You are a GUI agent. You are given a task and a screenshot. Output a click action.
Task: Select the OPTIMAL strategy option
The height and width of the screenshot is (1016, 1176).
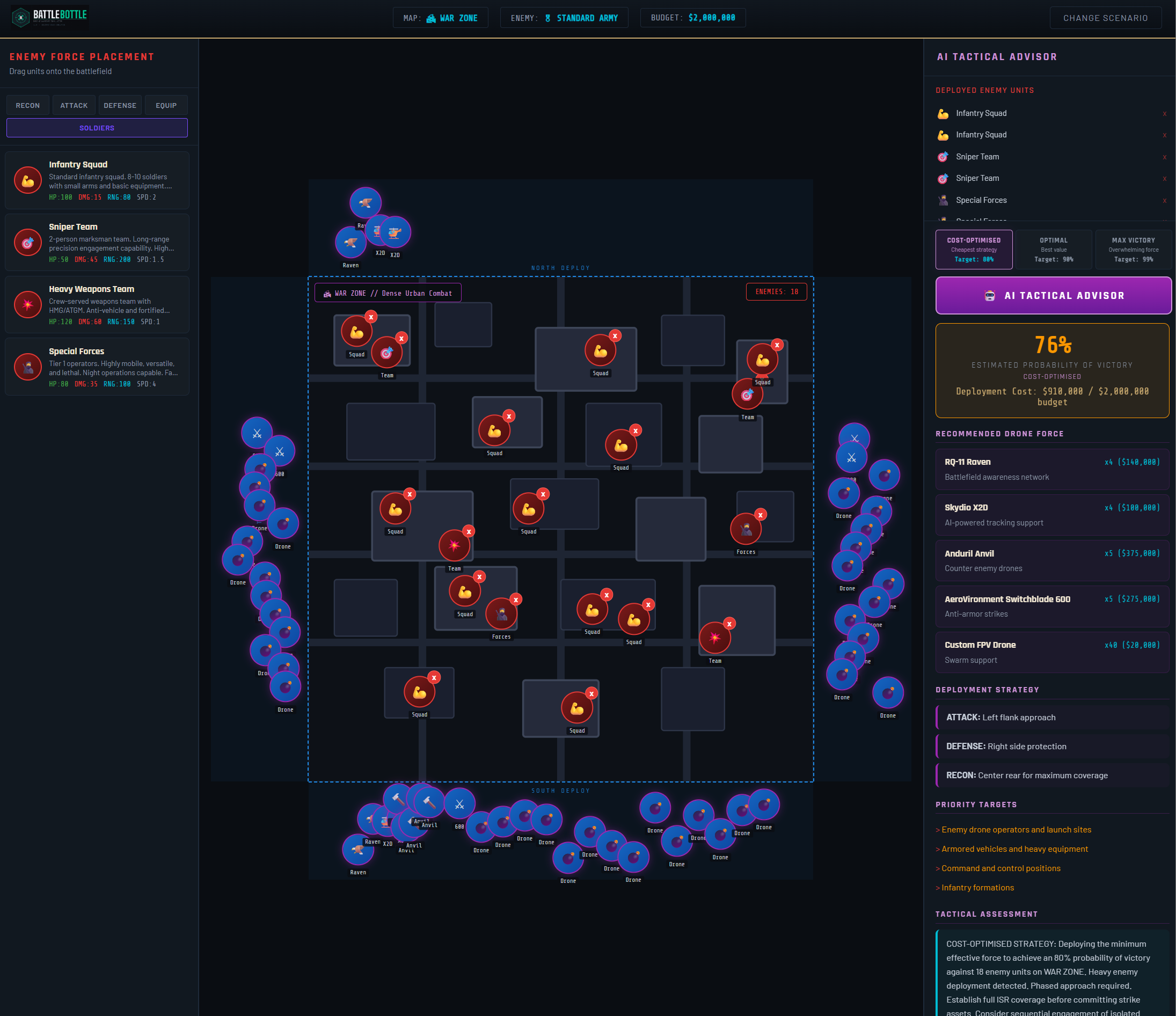(1054, 249)
